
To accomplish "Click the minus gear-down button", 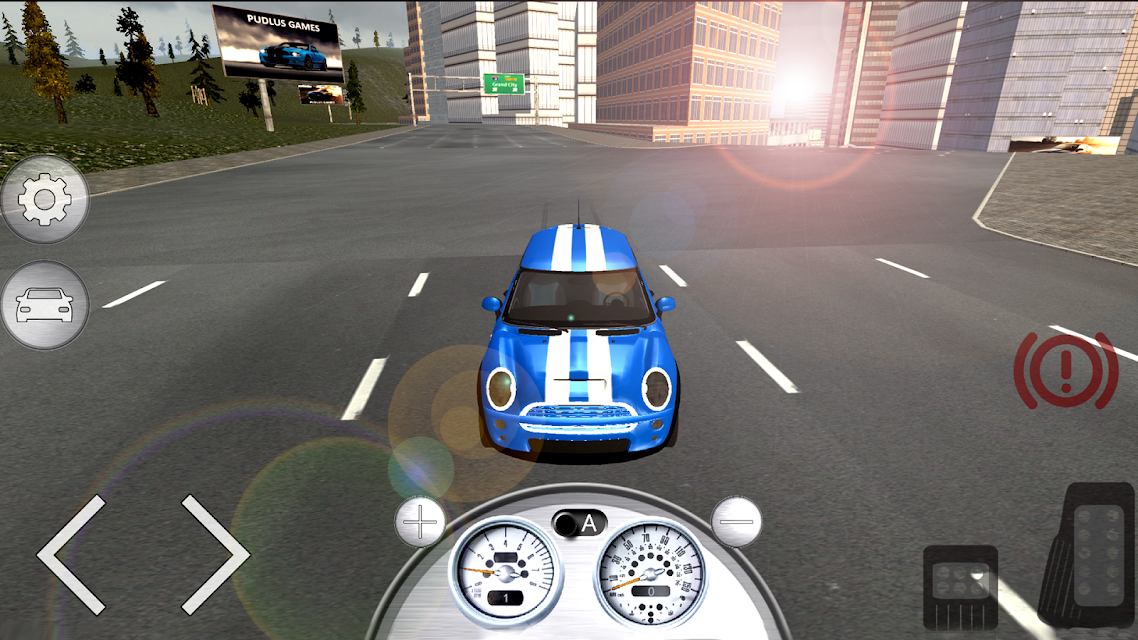I will pos(736,521).
